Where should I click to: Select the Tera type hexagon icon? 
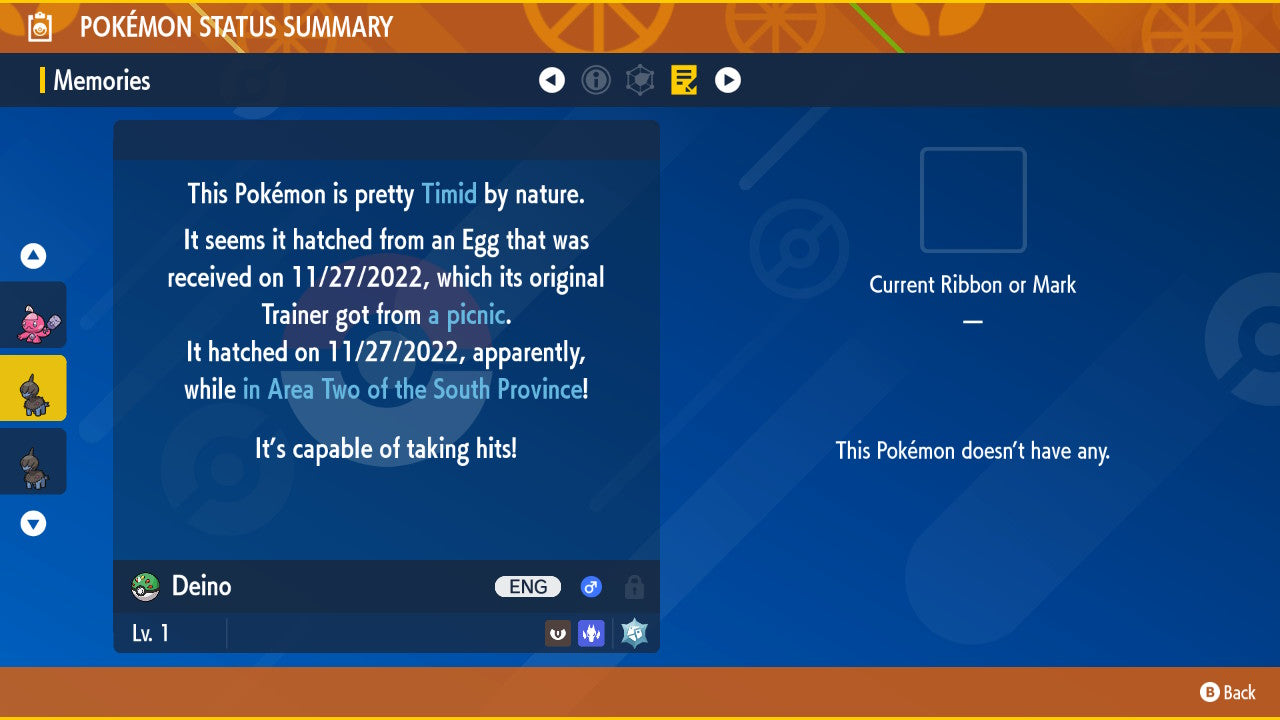click(640, 80)
